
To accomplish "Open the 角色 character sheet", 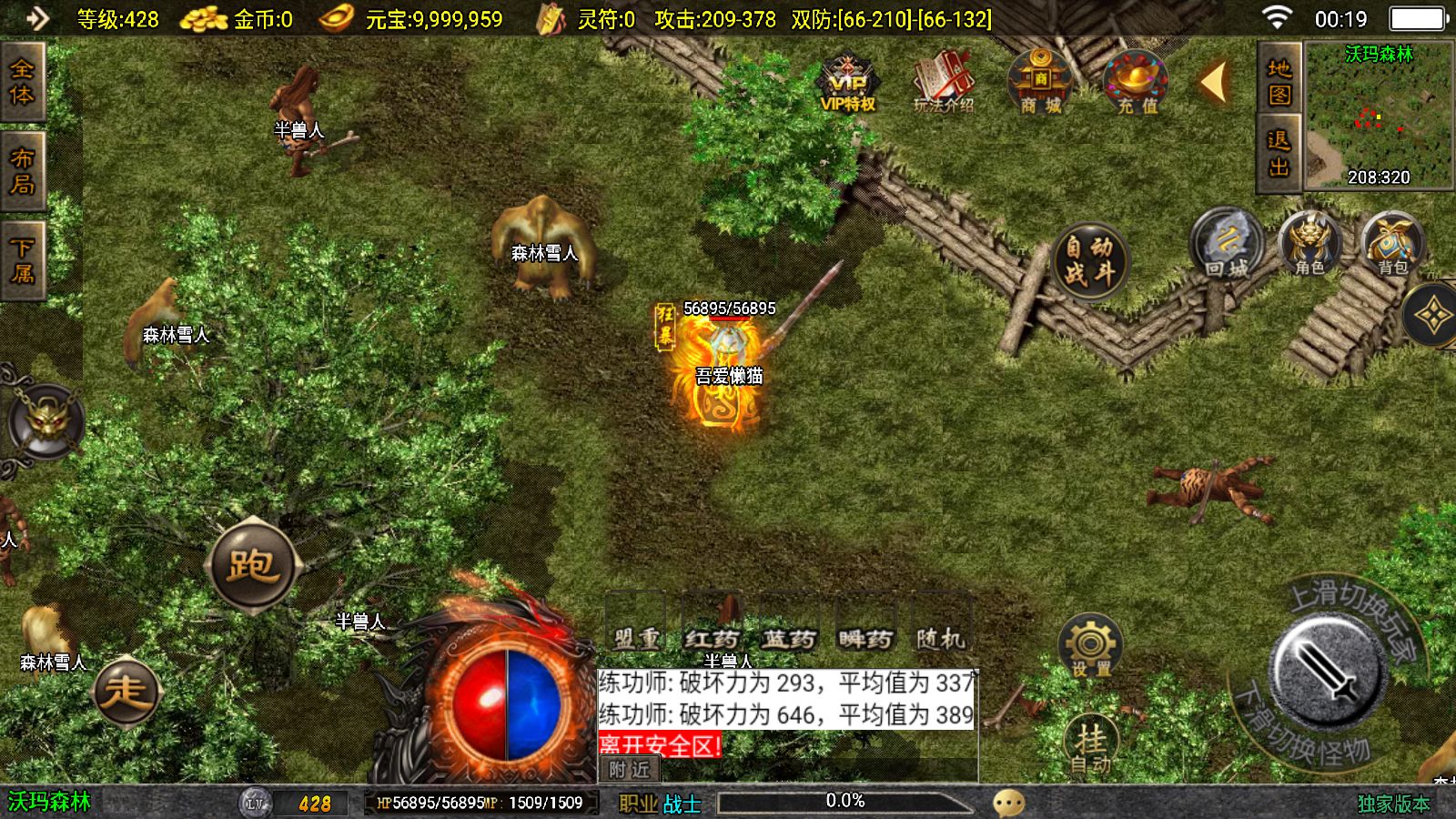I will coord(1309,244).
